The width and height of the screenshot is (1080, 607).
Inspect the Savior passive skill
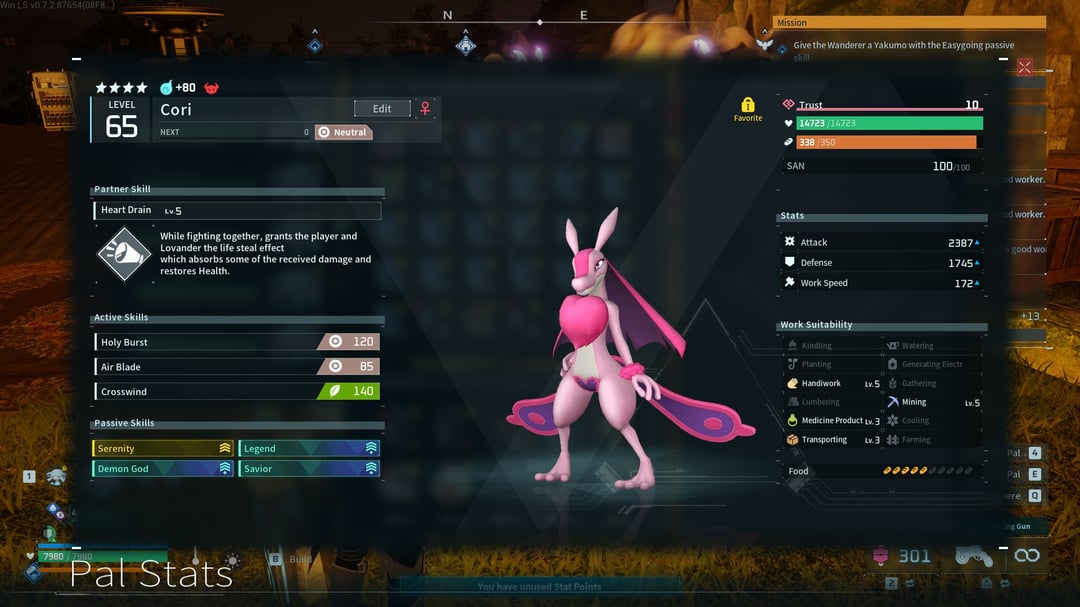click(x=309, y=468)
